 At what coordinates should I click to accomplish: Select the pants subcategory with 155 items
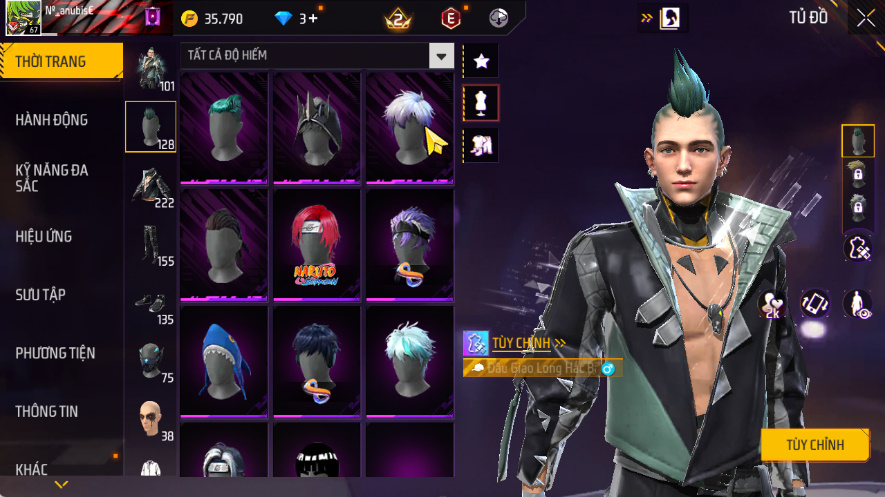click(150, 245)
